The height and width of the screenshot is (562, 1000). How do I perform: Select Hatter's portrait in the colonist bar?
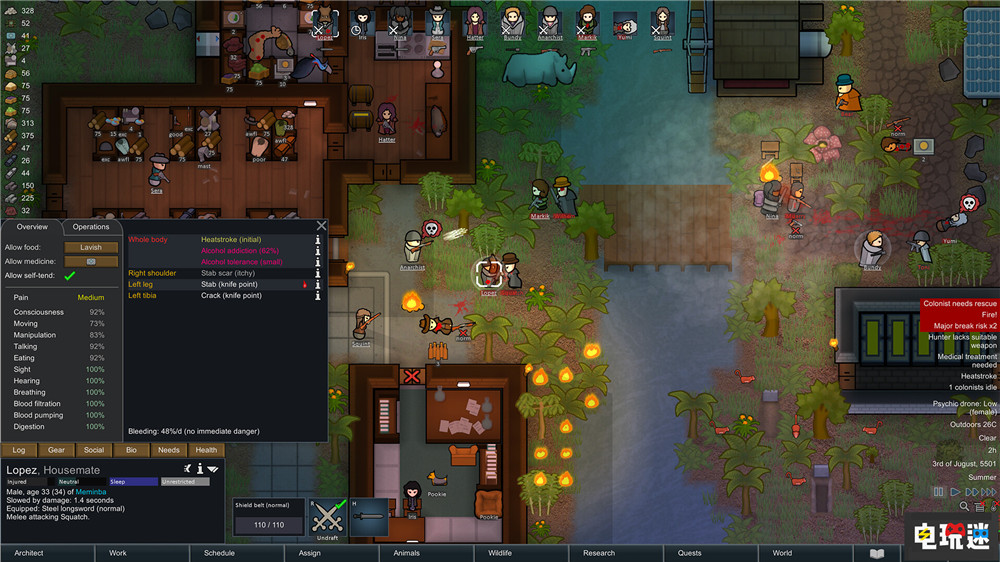[x=475, y=22]
